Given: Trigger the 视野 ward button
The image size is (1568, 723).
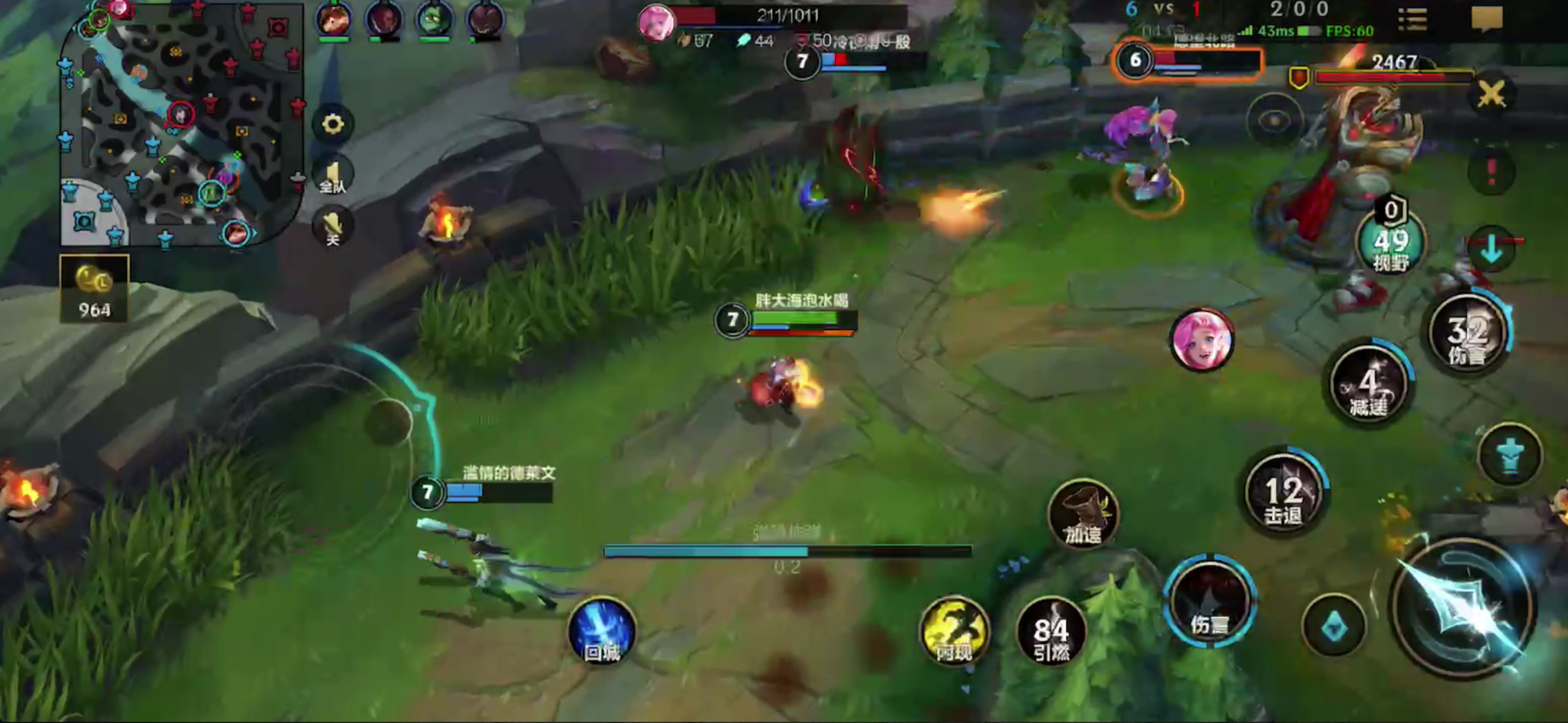Looking at the screenshot, I should tap(1391, 243).
